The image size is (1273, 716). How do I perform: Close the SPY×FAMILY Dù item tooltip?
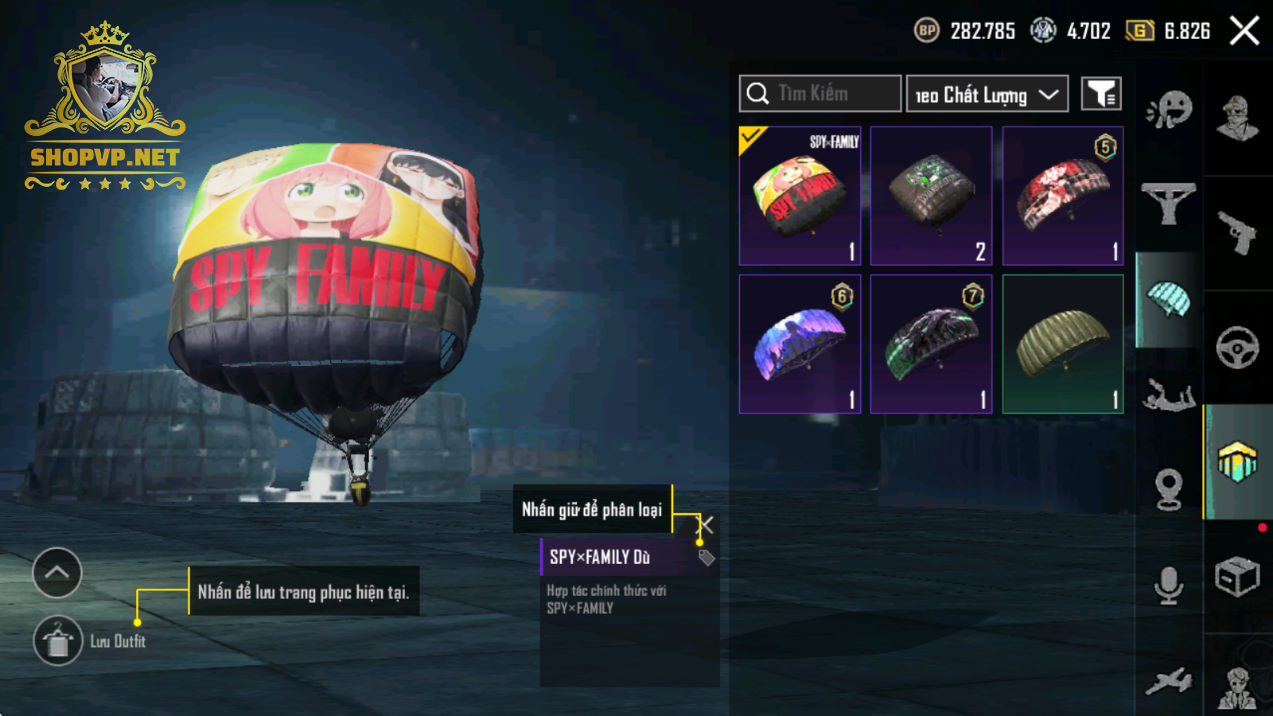706,525
